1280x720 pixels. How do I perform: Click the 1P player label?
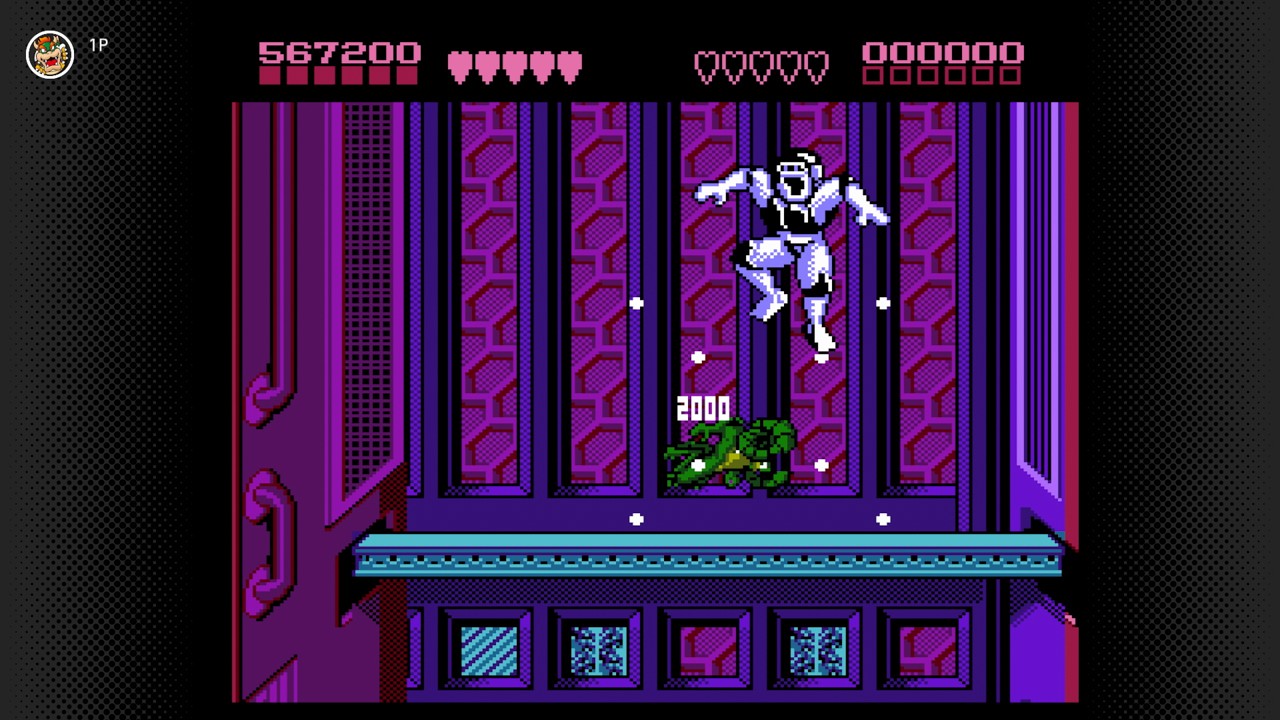pyautogui.click(x=98, y=45)
